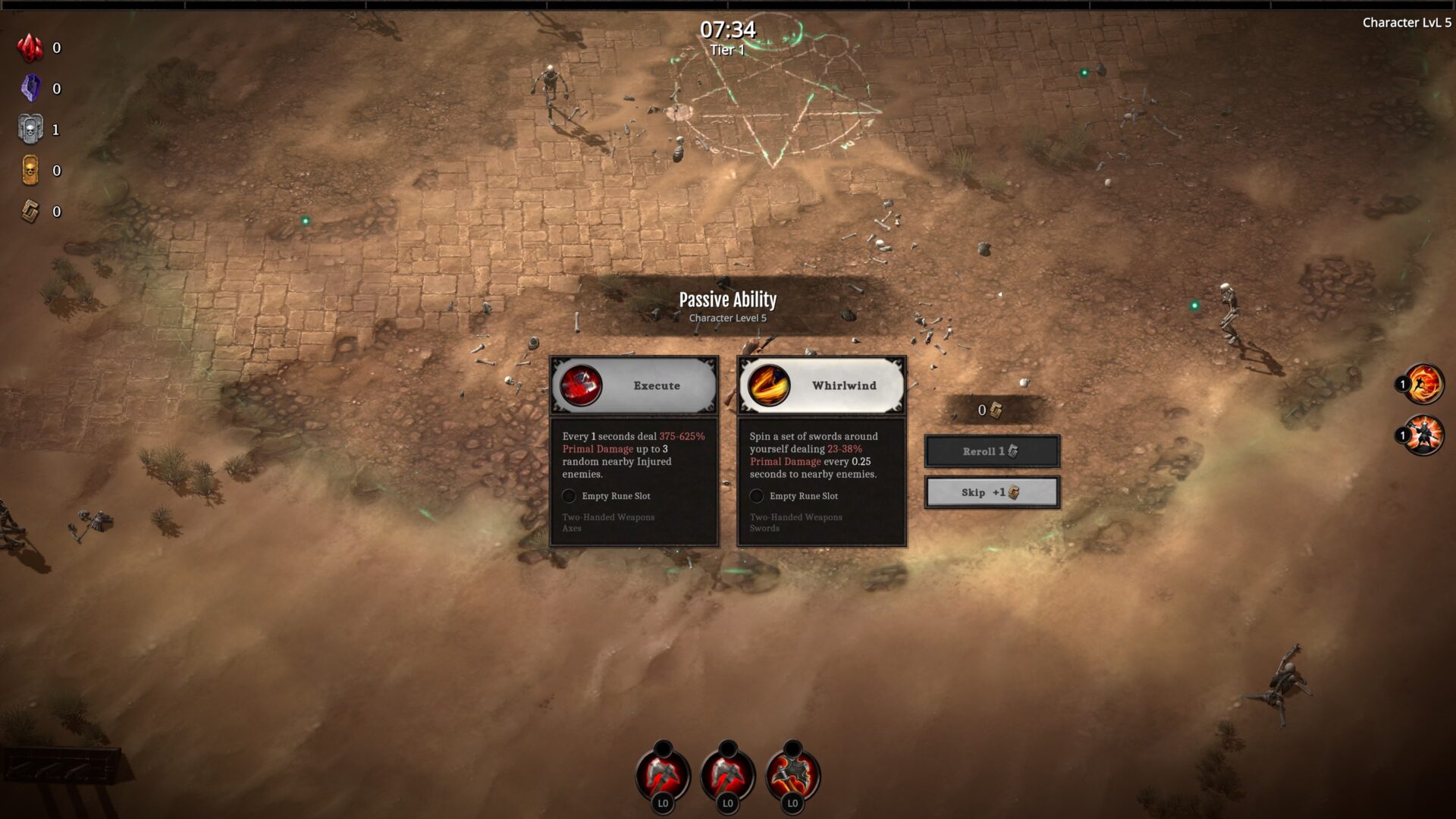This screenshot has width=1456, height=819.
Task: Click Execute's empty rune slot
Action: (570, 496)
